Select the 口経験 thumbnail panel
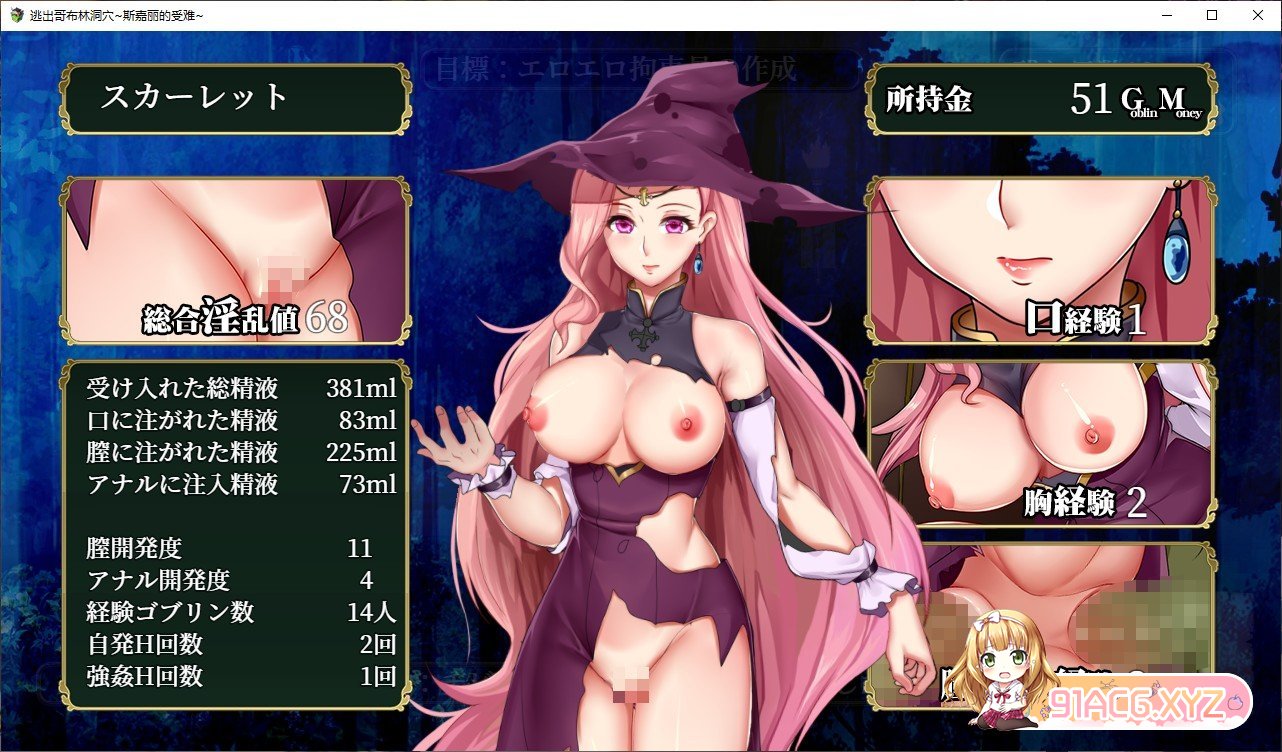Image resolution: width=1282 pixels, height=752 pixels. [x=1040, y=262]
